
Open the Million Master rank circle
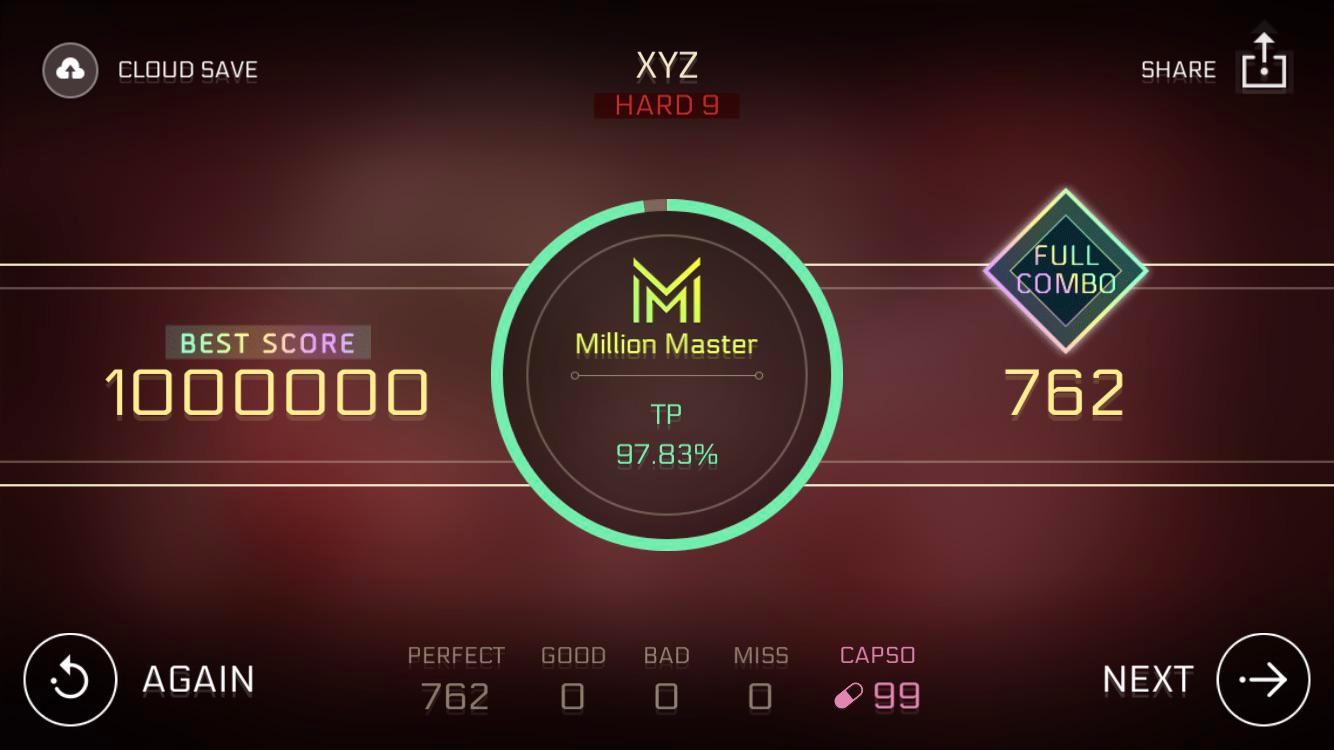click(x=666, y=375)
